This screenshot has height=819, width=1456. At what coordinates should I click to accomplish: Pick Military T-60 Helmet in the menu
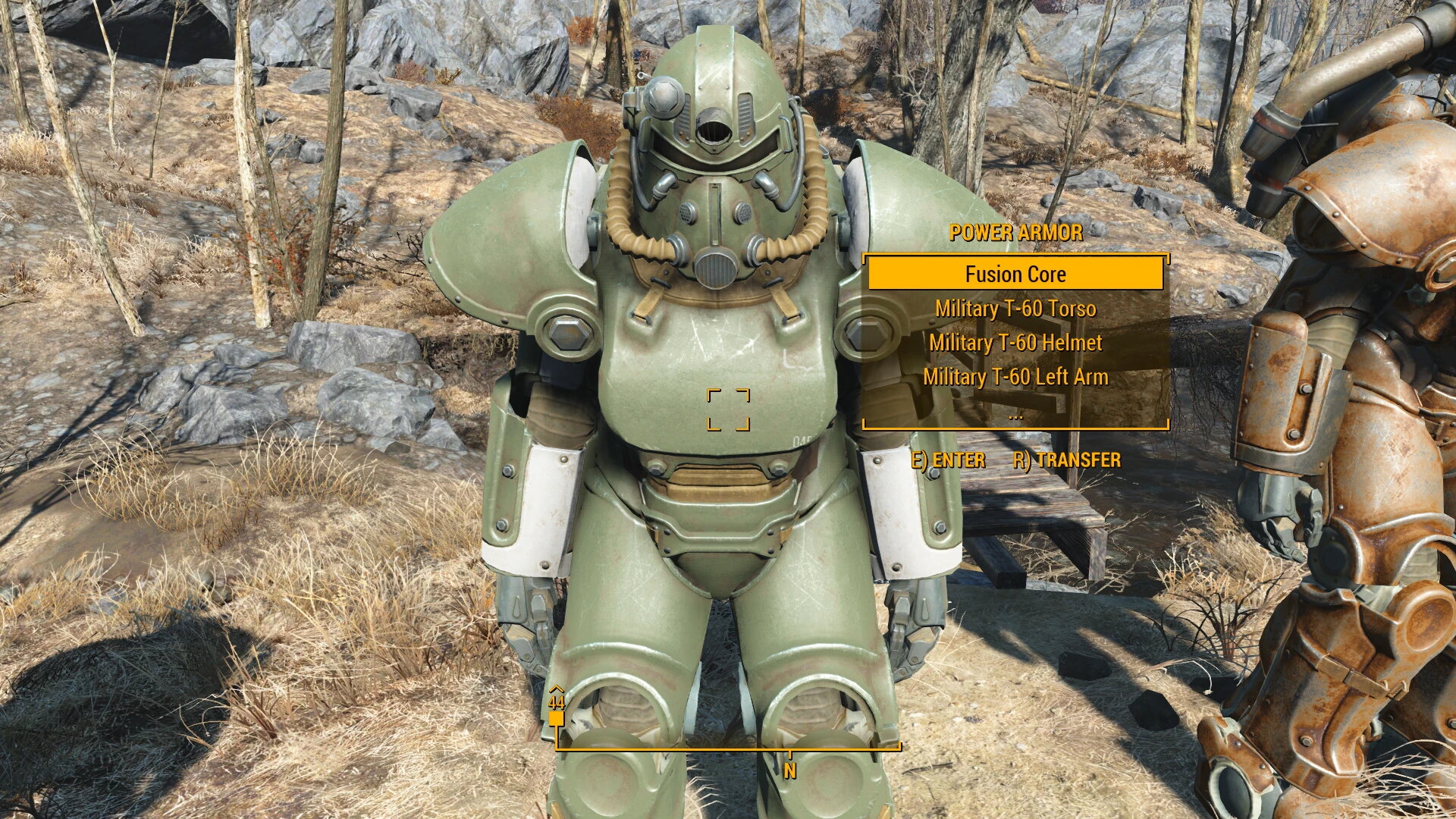pos(1016,343)
